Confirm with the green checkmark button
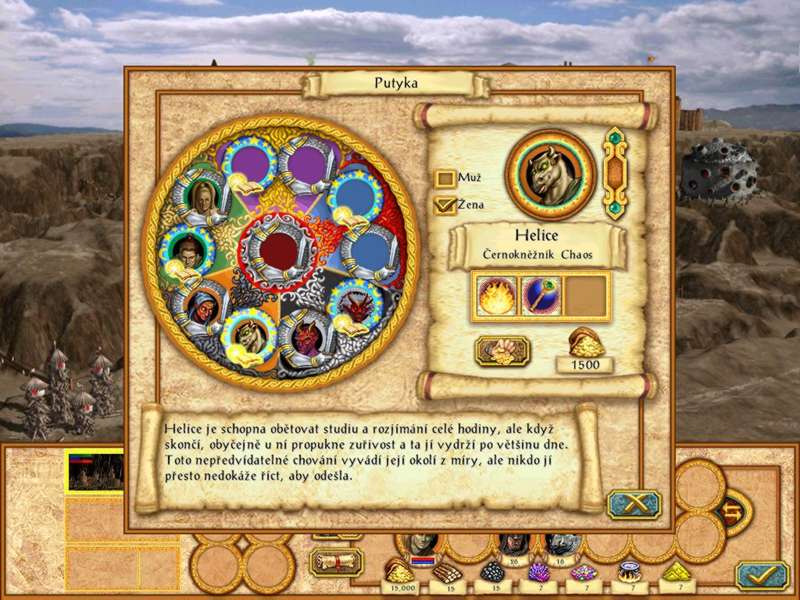This screenshot has width=800, height=600. click(x=761, y=575)
